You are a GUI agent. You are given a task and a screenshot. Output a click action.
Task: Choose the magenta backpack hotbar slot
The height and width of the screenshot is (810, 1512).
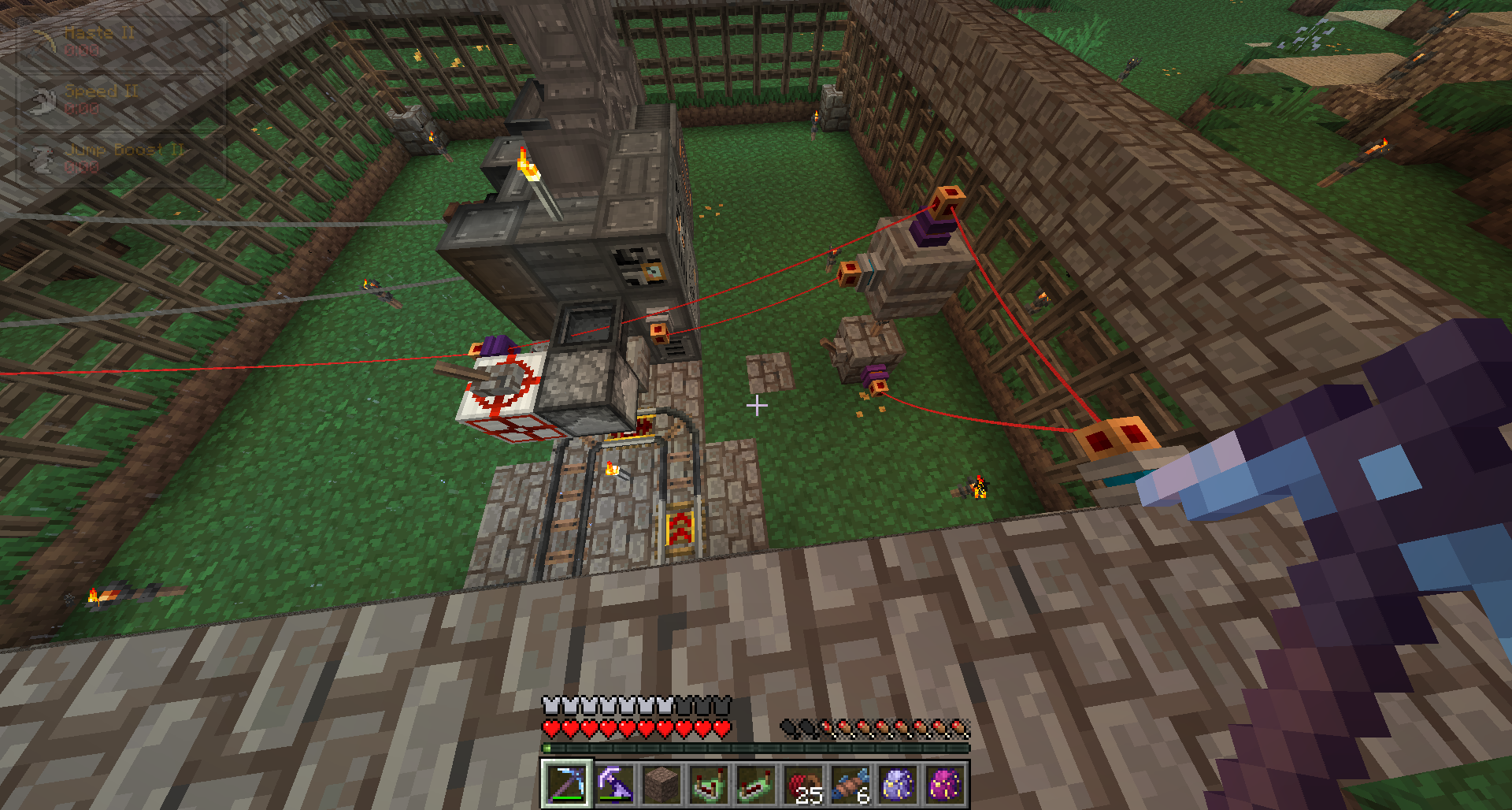945,785
